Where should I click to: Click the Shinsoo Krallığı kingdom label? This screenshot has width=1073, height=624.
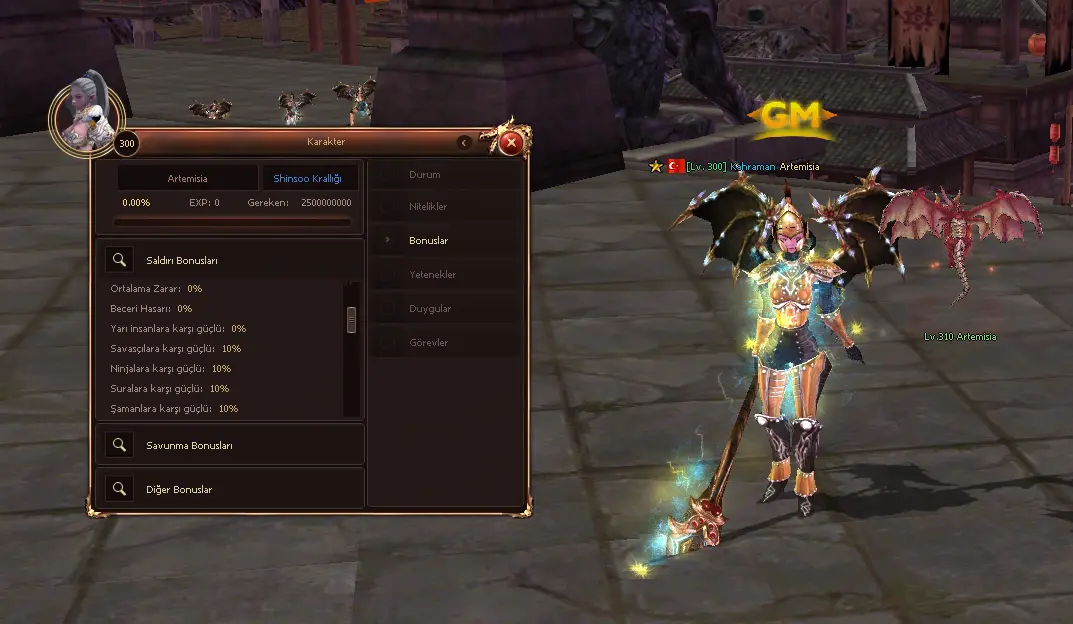(308, 178)
